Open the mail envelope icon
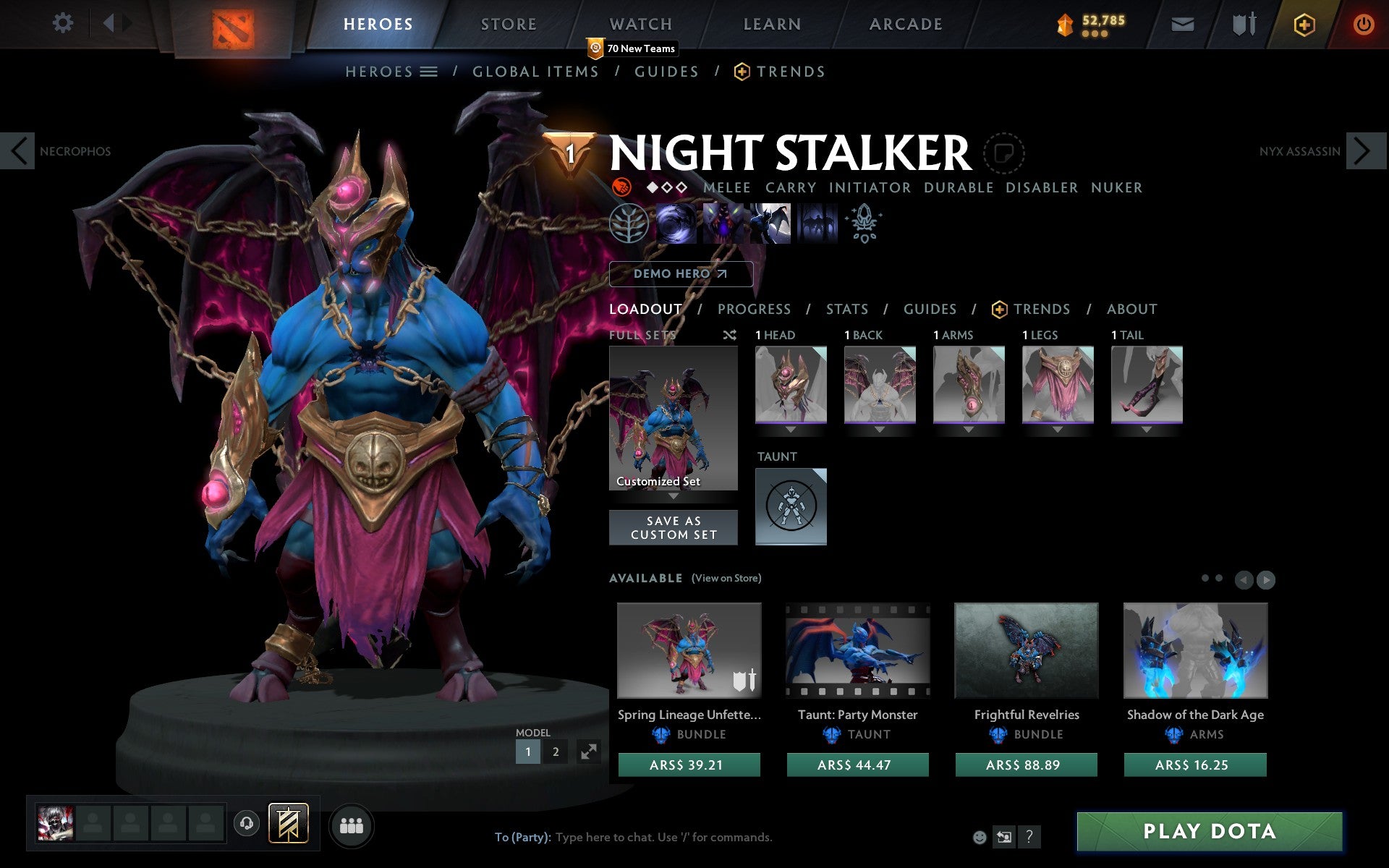The image size is (1389, 868). point(1181,24)
